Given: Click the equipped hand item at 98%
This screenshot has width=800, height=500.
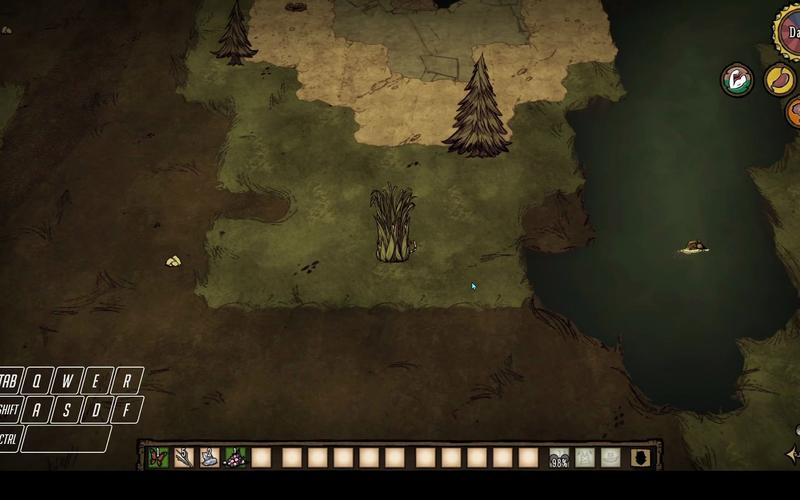Looking at the screenshot, I should 559,458.
